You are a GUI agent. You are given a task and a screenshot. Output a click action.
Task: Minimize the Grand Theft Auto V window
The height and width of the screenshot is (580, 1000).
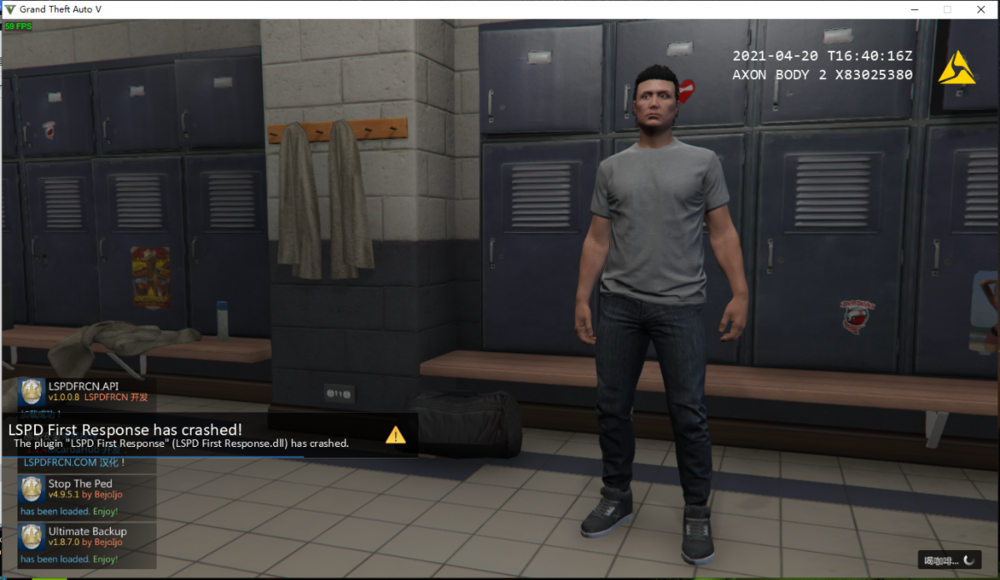[x=914, y=9]
